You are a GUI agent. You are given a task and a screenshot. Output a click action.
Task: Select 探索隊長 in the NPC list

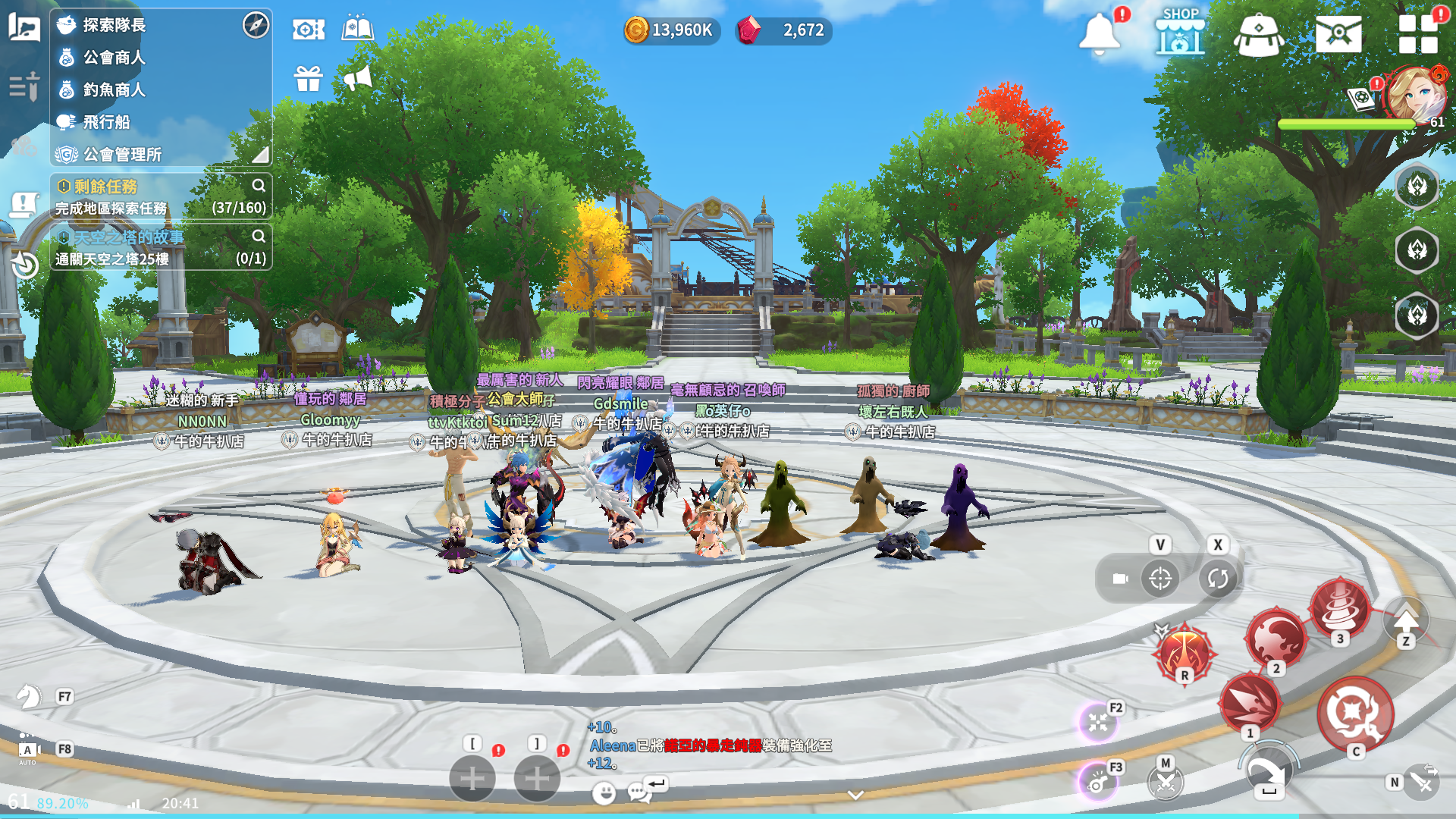pyautogui.click(x=114, y=25)
